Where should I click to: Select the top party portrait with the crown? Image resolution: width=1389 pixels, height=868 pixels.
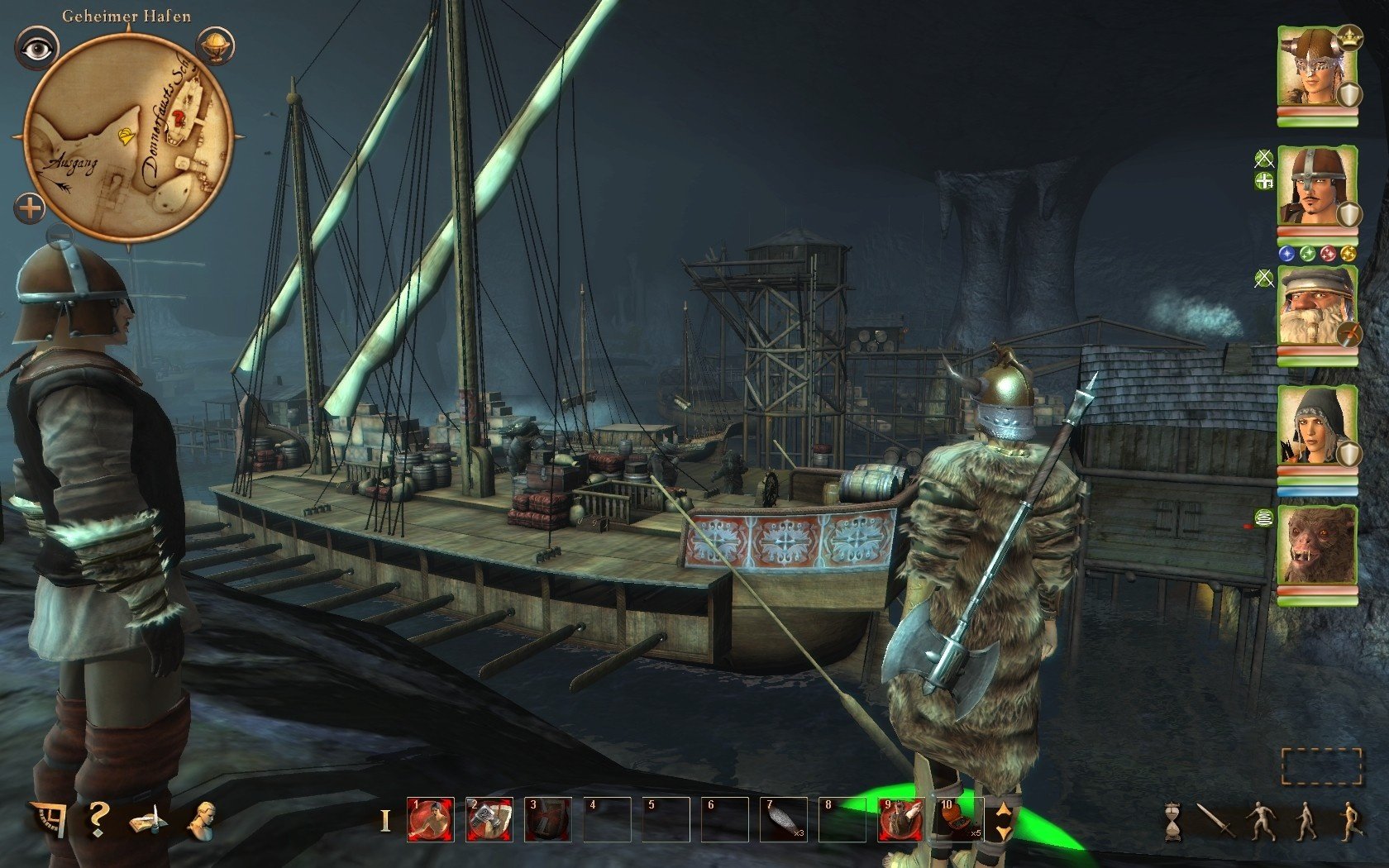point(1317,69)
